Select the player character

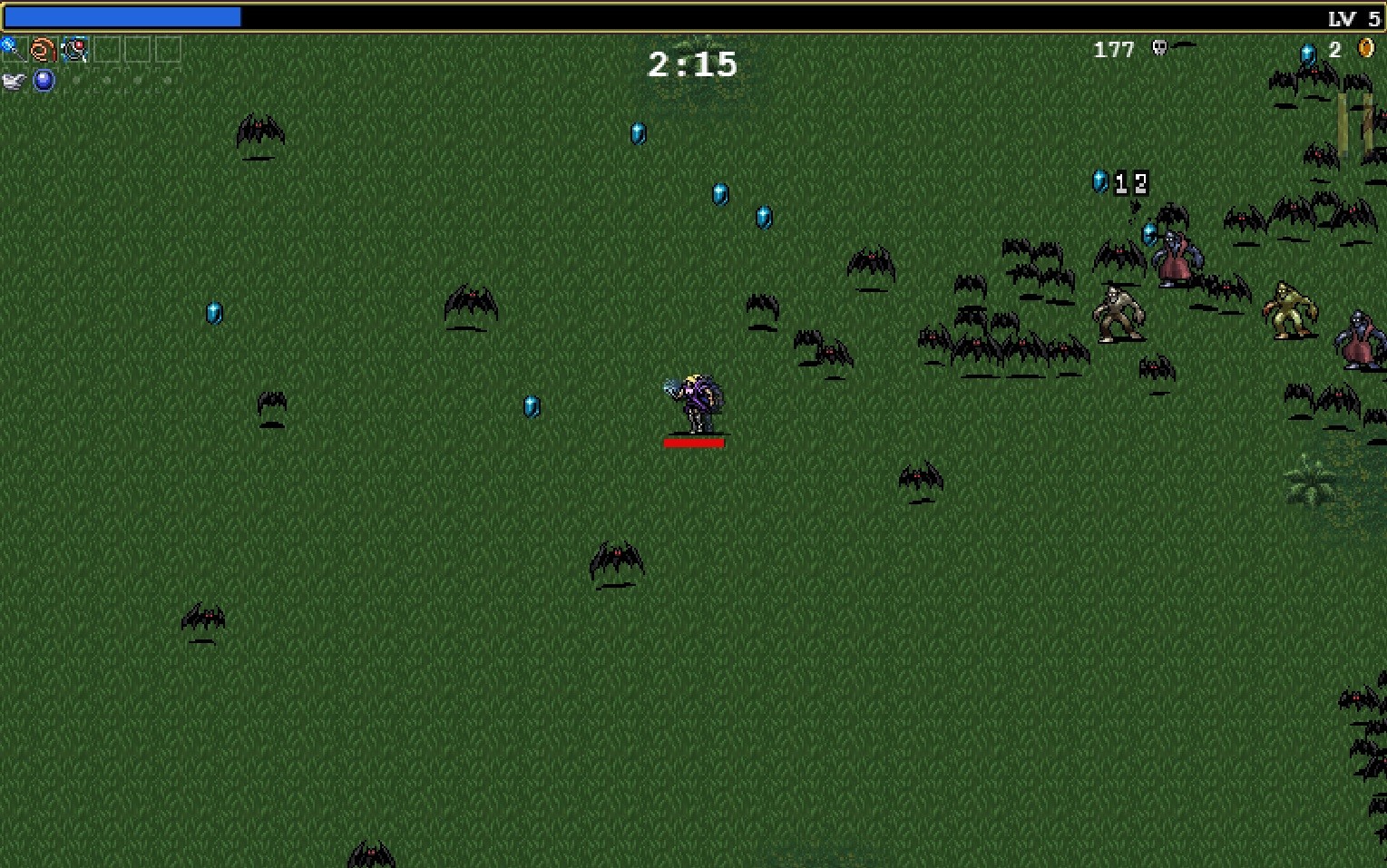click(696, 399)
